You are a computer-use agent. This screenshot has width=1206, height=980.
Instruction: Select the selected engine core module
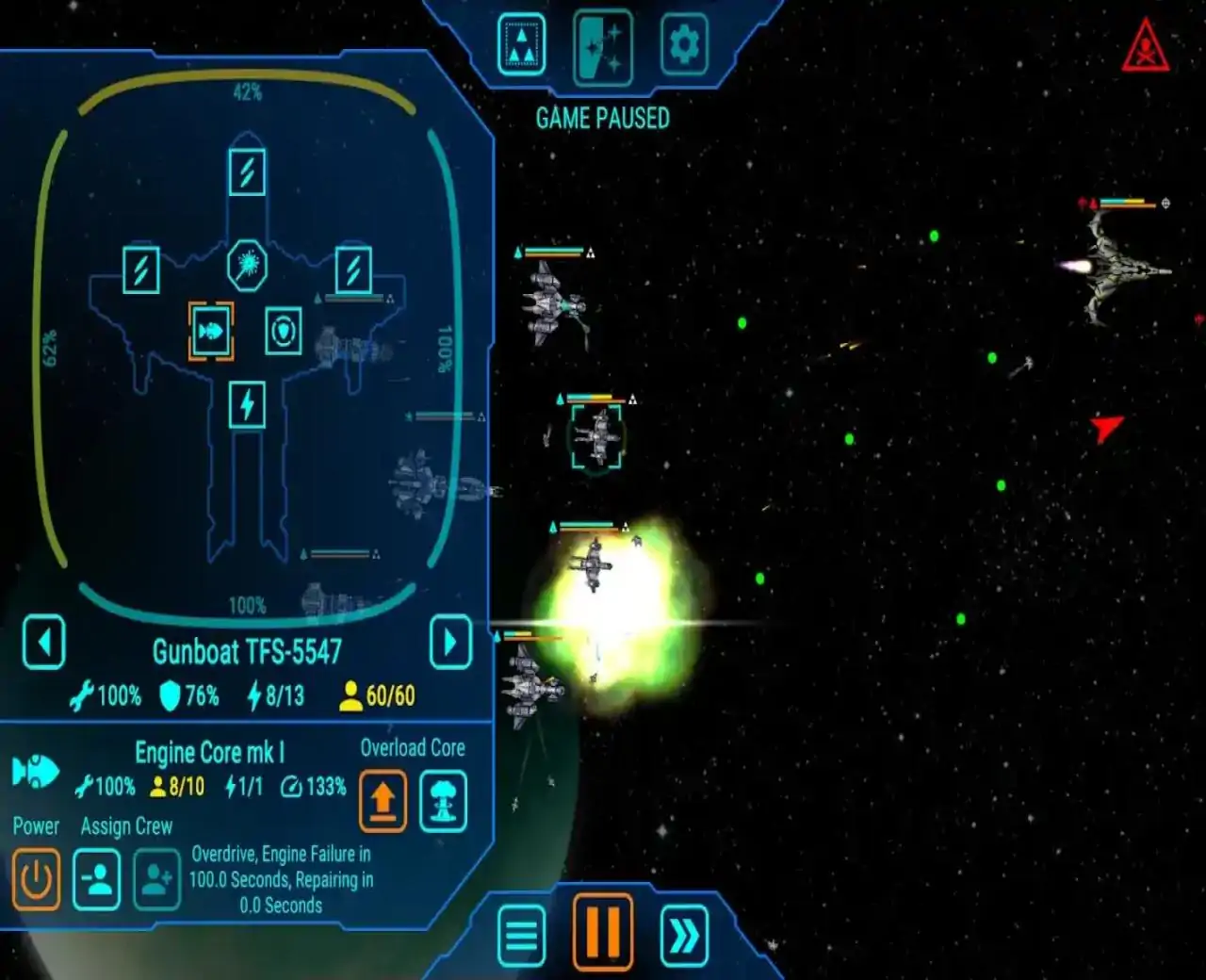coord(211,331)
